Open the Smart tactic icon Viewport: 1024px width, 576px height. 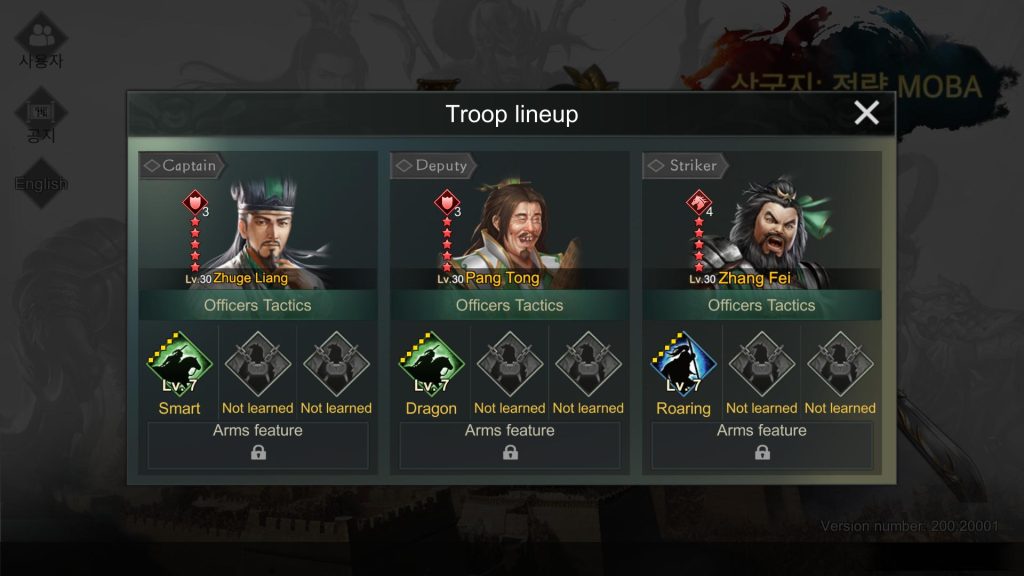click(x=179, y=365)
